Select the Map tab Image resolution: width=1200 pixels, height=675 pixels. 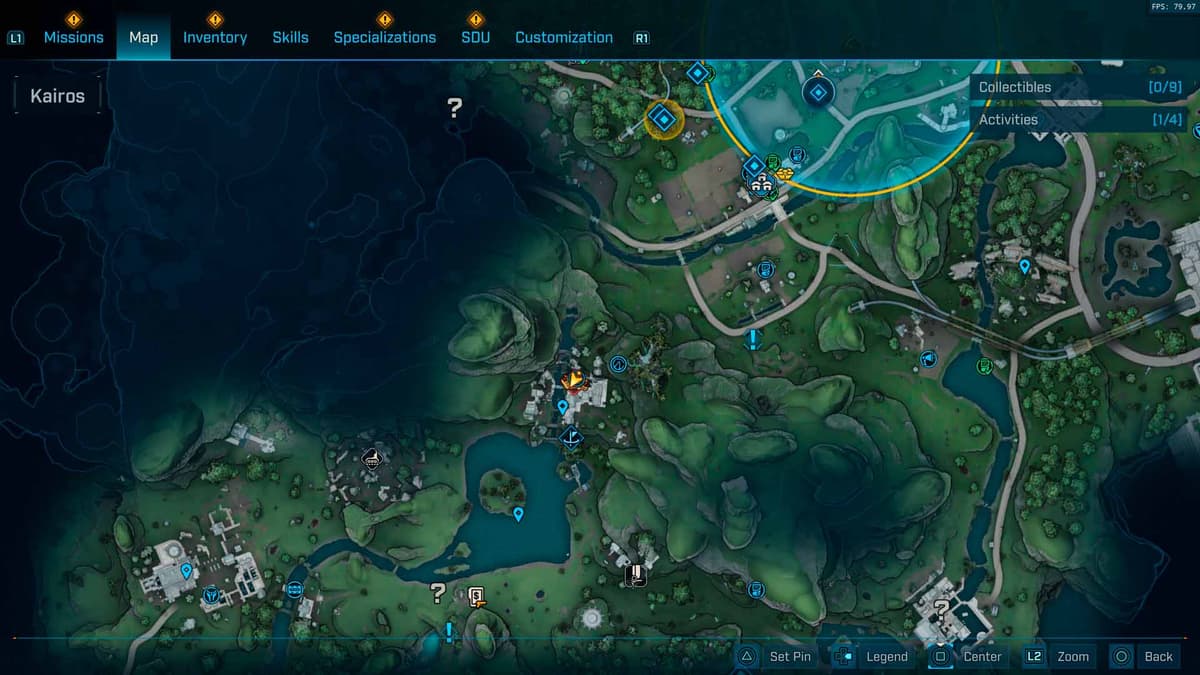click(x=143, y=37)
